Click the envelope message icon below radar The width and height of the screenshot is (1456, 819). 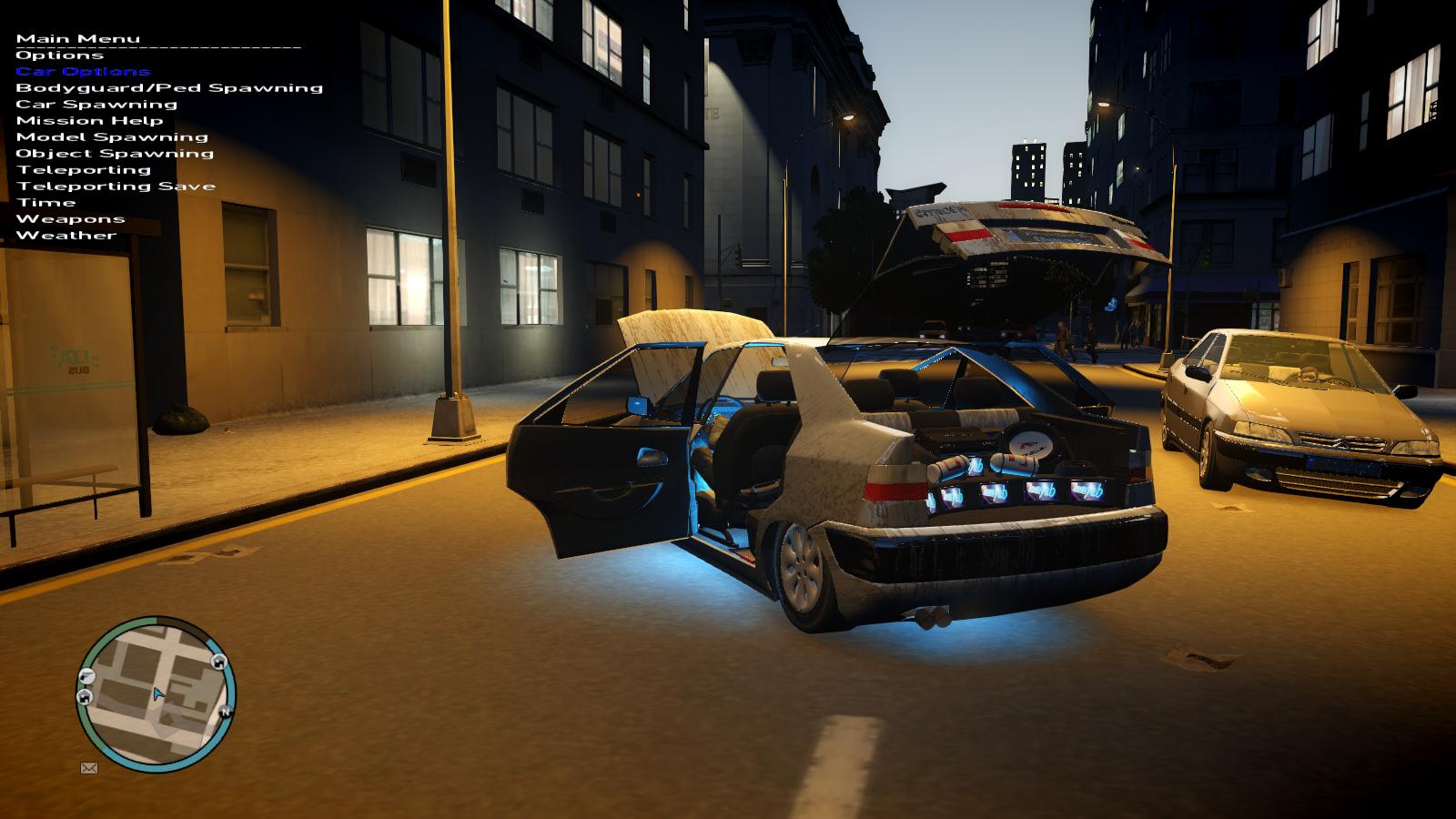click(x=89, y=768)
